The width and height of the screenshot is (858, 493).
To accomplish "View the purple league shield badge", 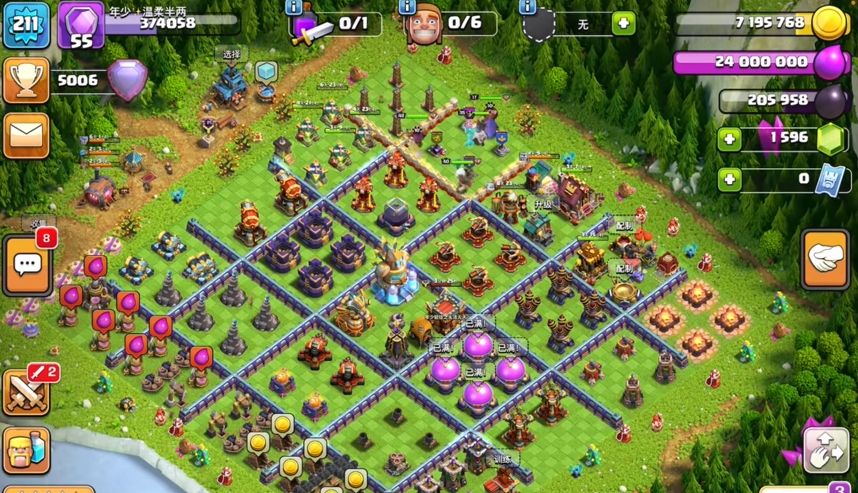I will pyautogui.click(x=127, y=80).
